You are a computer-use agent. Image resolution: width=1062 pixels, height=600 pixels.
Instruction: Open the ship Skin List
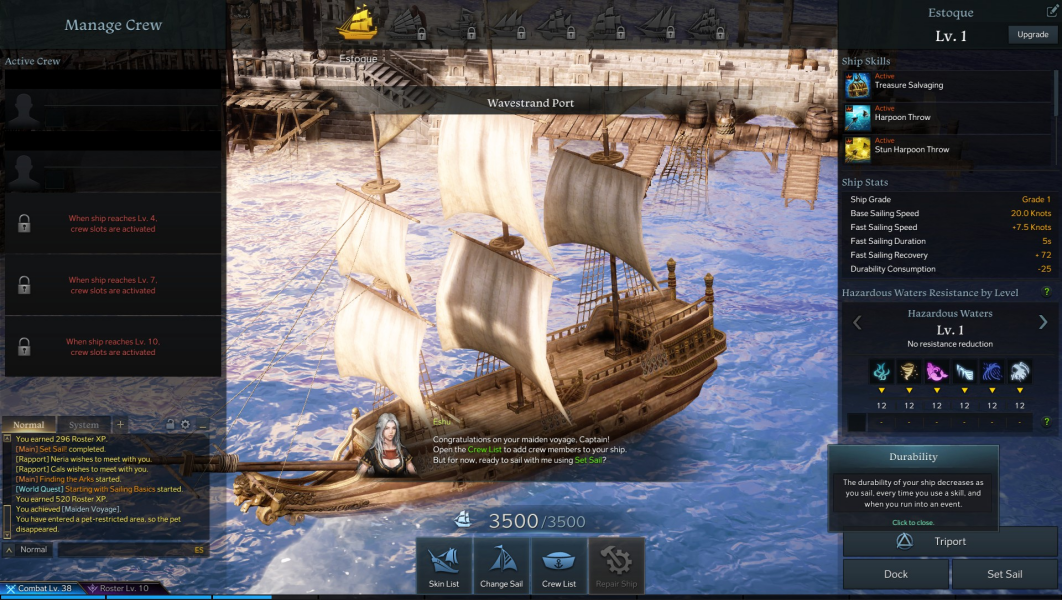pos(444,566)
